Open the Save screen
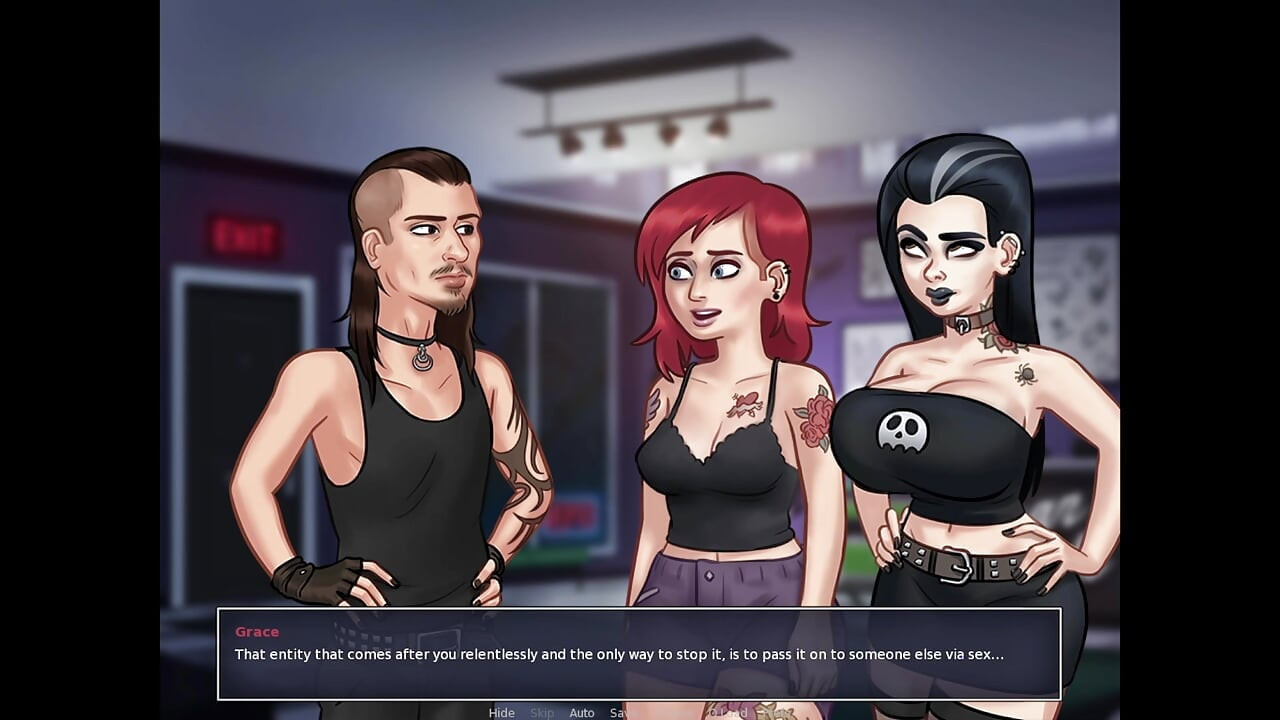1280x720 pixels. pyautogui.click(x=620, y=712)
